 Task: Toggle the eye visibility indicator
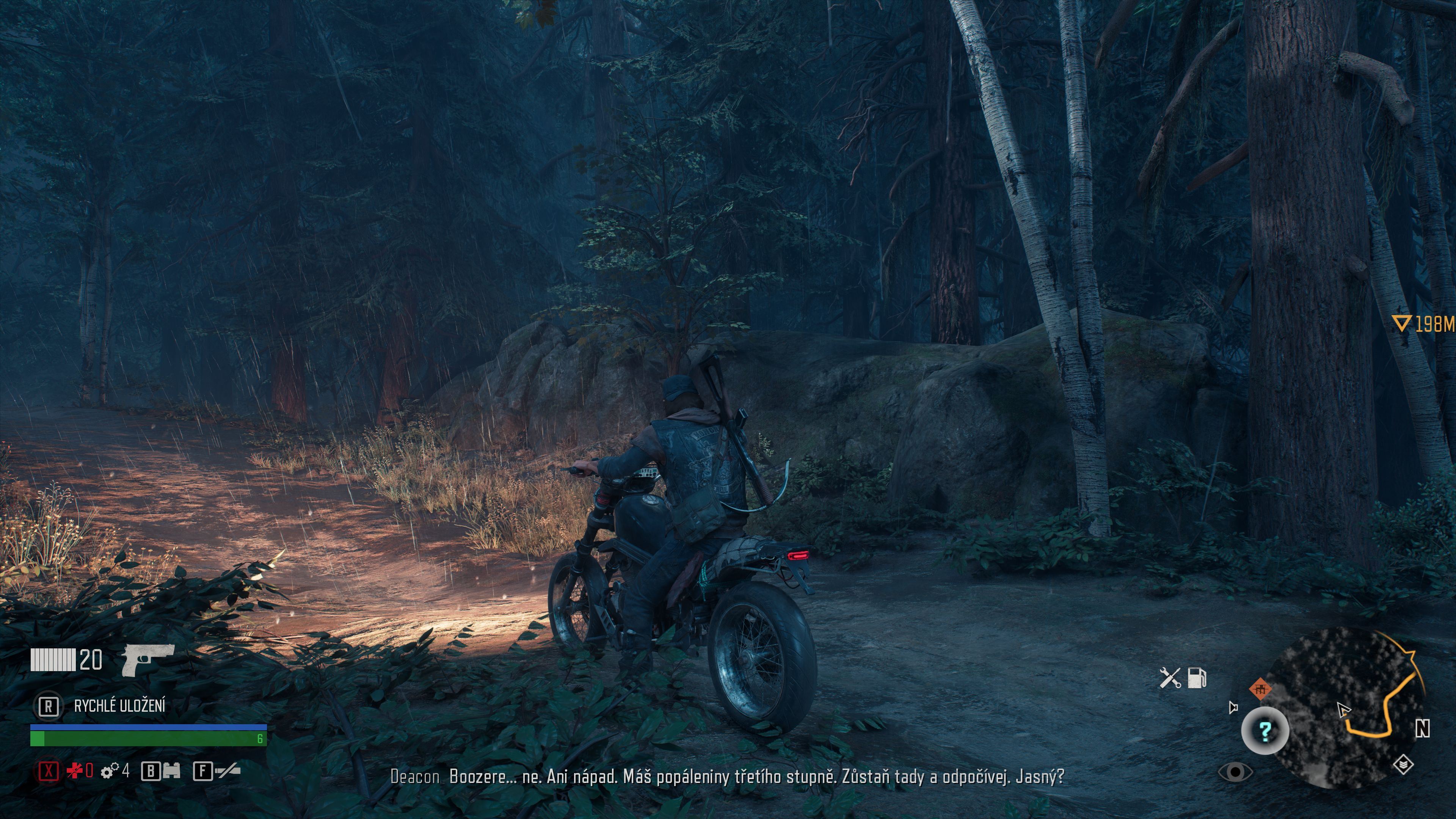(x=1236, y=772)
